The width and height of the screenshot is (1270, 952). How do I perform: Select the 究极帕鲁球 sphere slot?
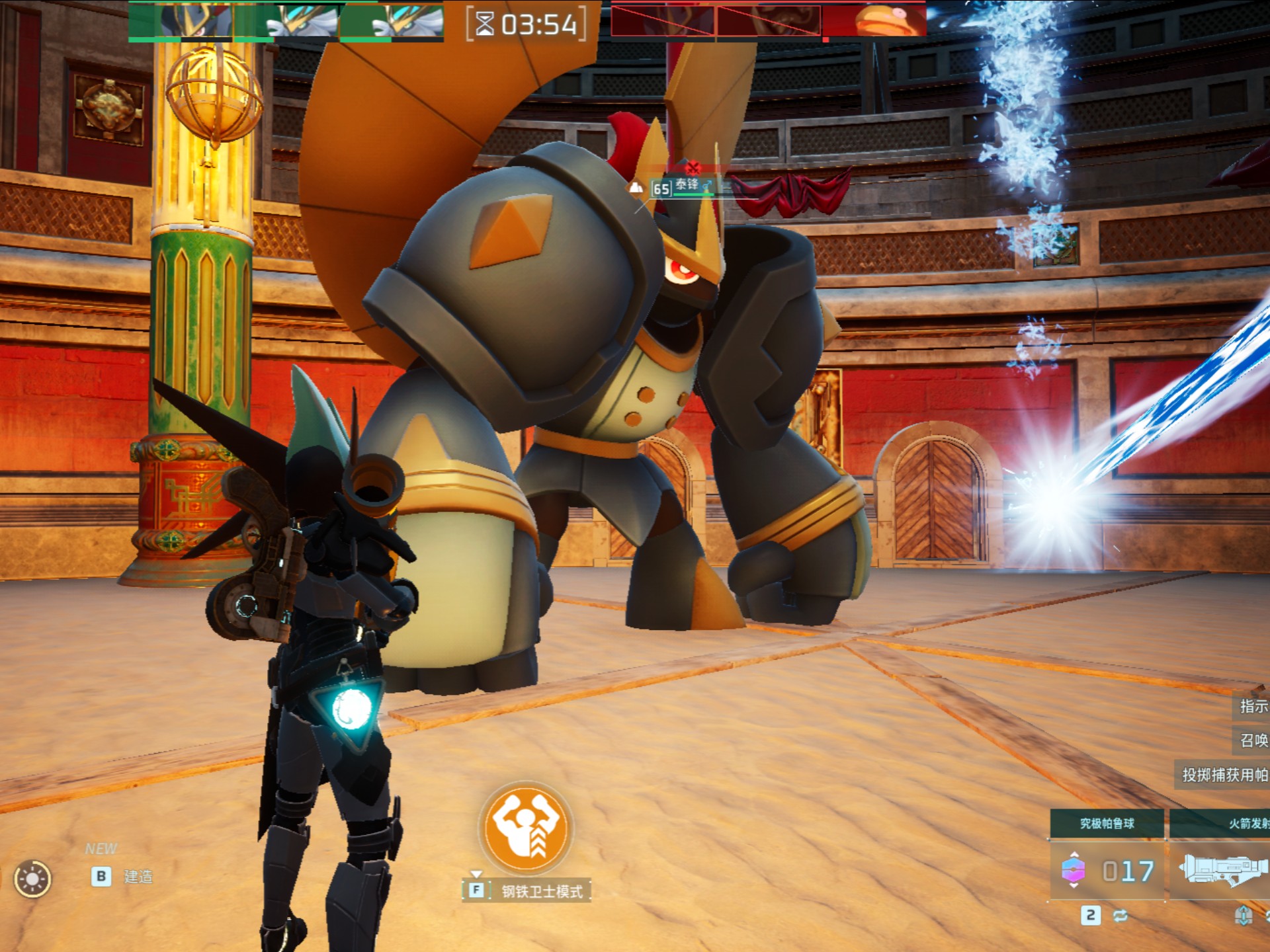[1107, 870]
